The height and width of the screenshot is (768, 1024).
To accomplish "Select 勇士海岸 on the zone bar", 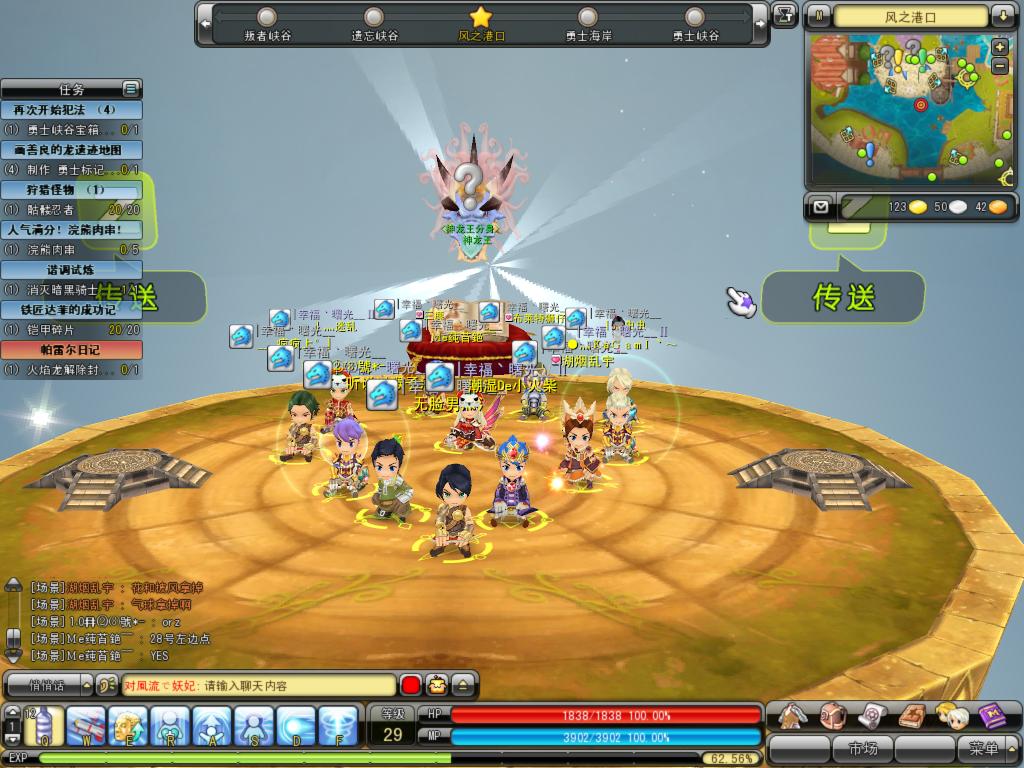I will (x=588, y=24).
